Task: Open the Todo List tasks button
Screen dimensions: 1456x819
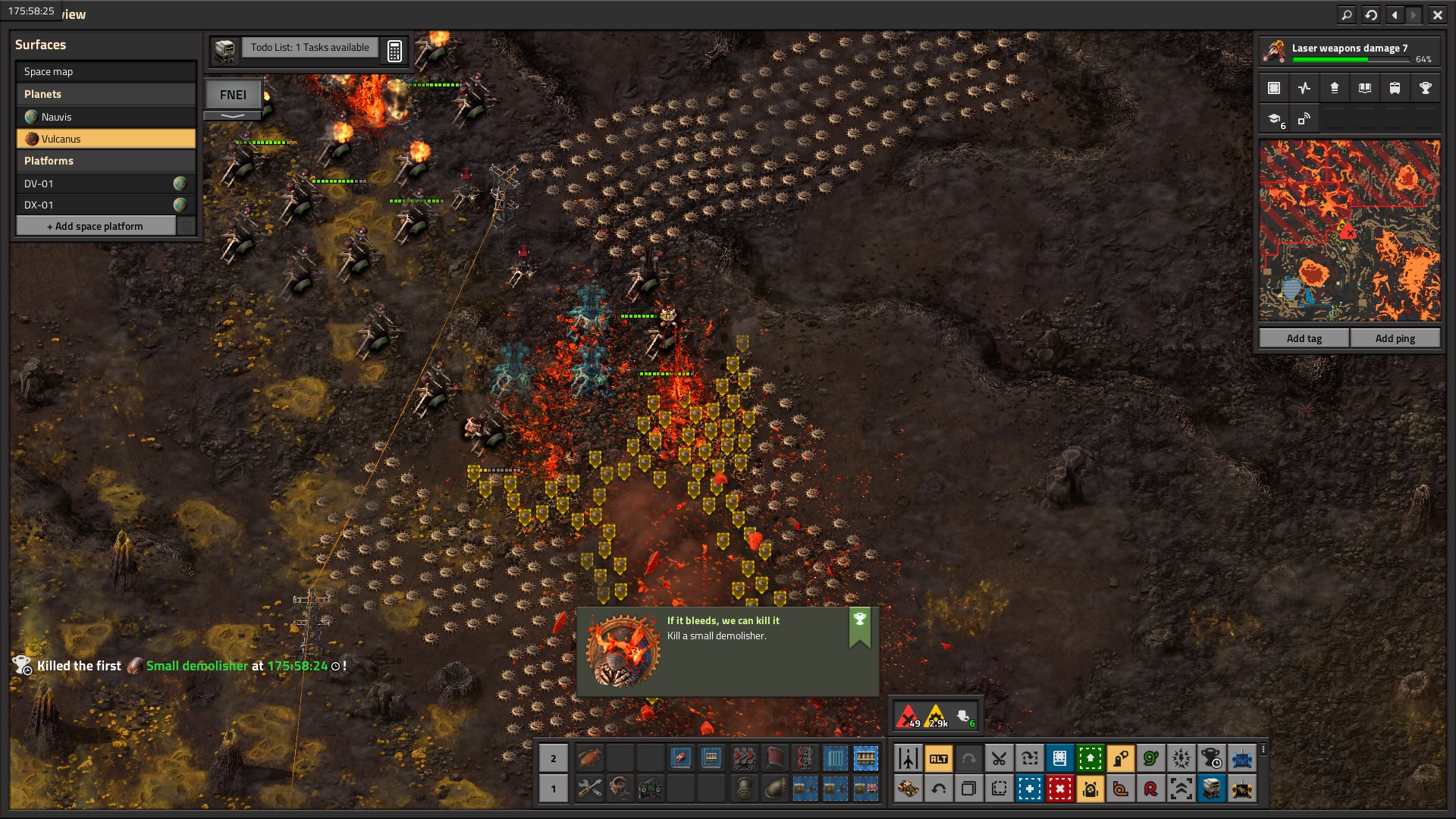Action: (x=309, y=48)
